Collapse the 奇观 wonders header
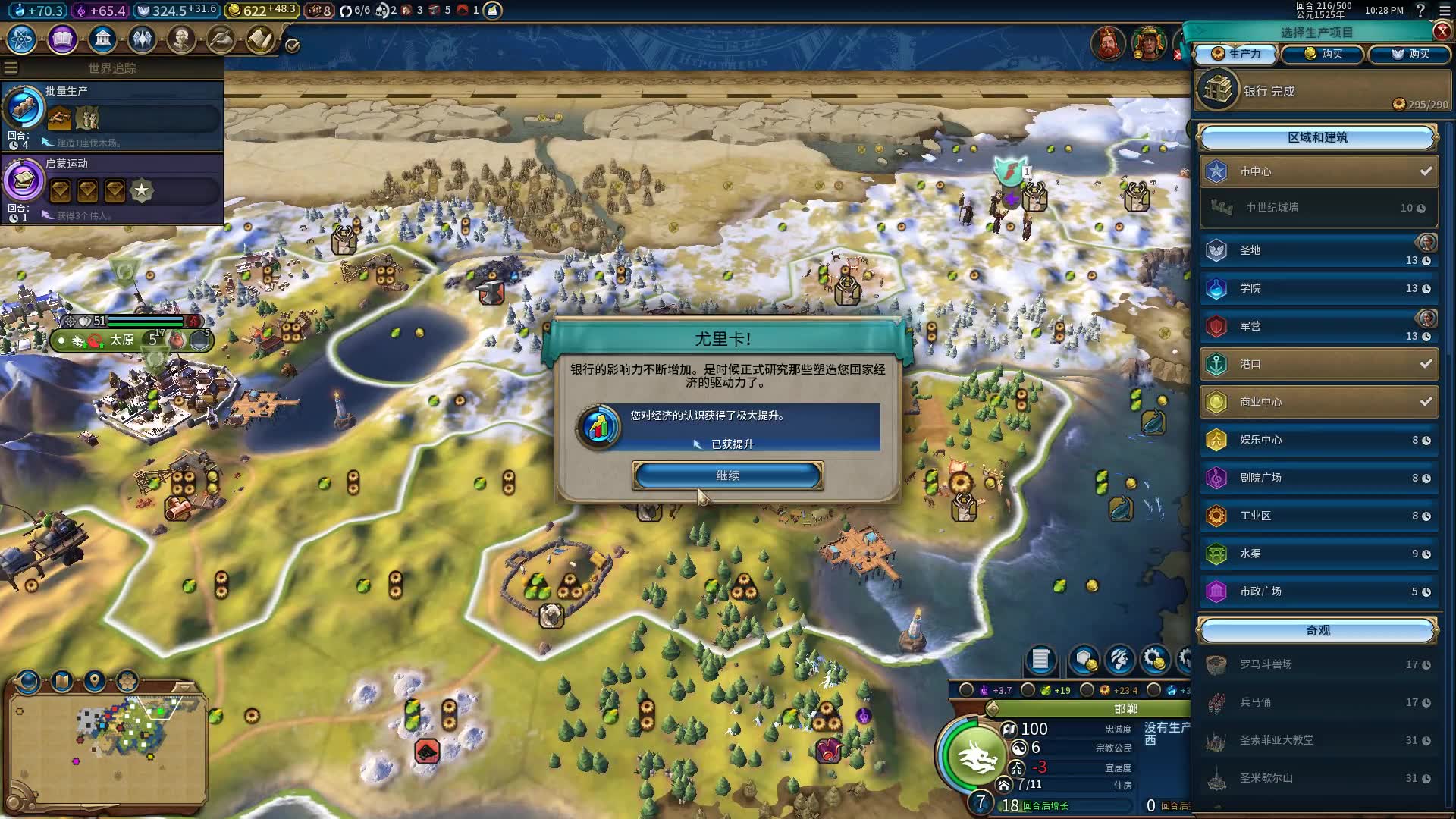 click(x=1317, y=630)
